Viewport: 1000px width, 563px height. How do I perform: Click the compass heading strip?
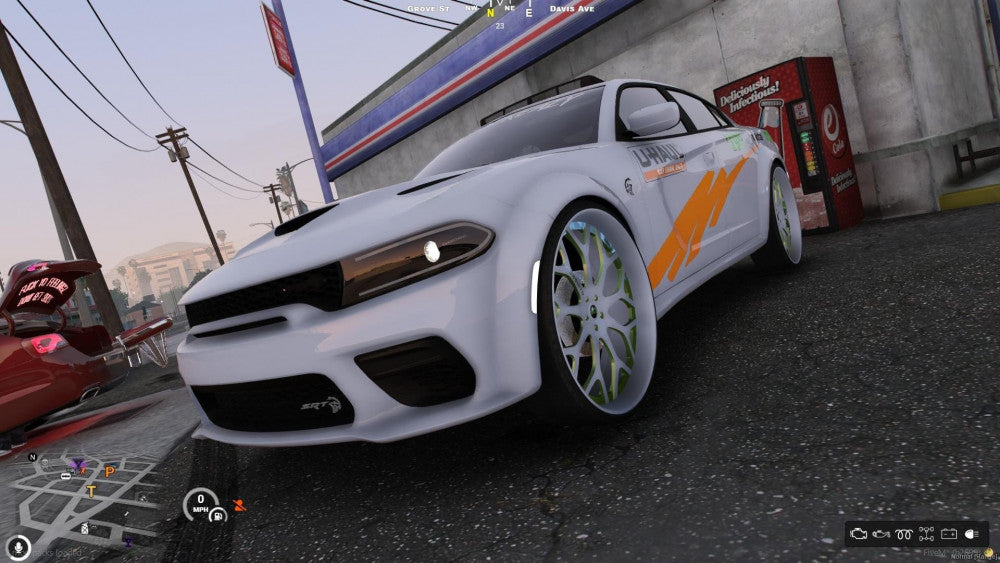point(490,11)
